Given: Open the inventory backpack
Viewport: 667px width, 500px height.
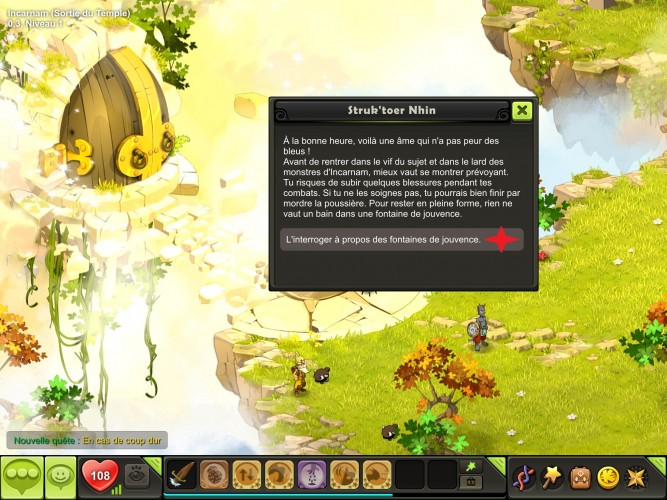Looking at the screenshot, I should (580, 476).
